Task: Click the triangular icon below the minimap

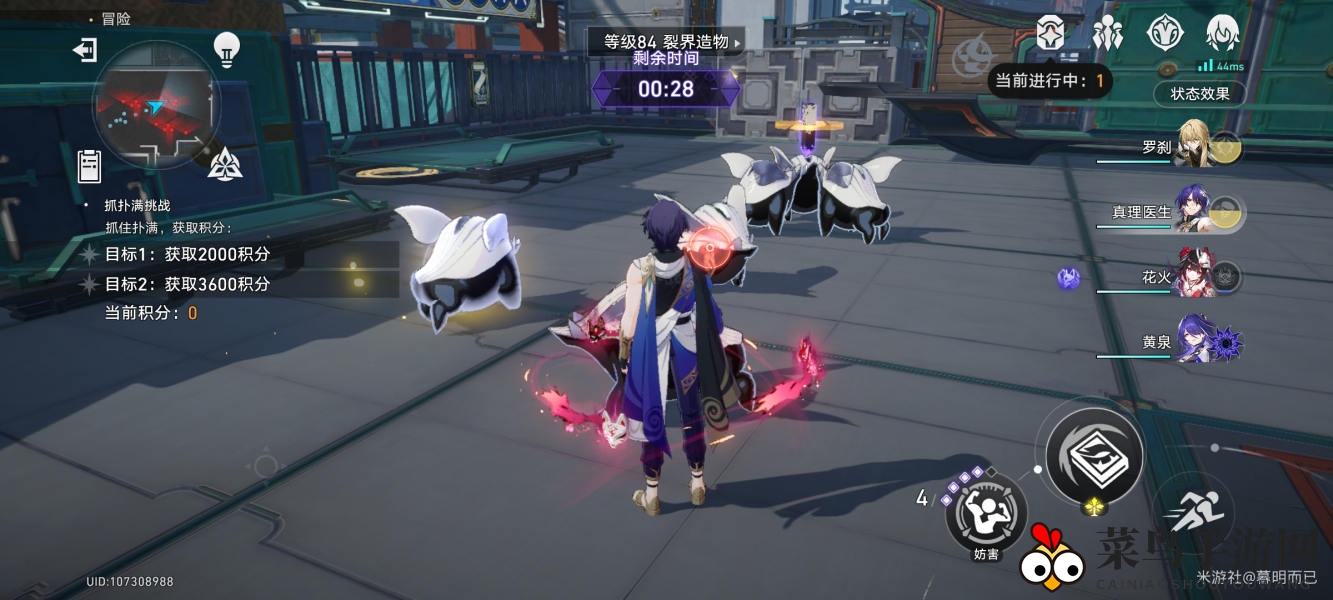Action: point(225,162)
